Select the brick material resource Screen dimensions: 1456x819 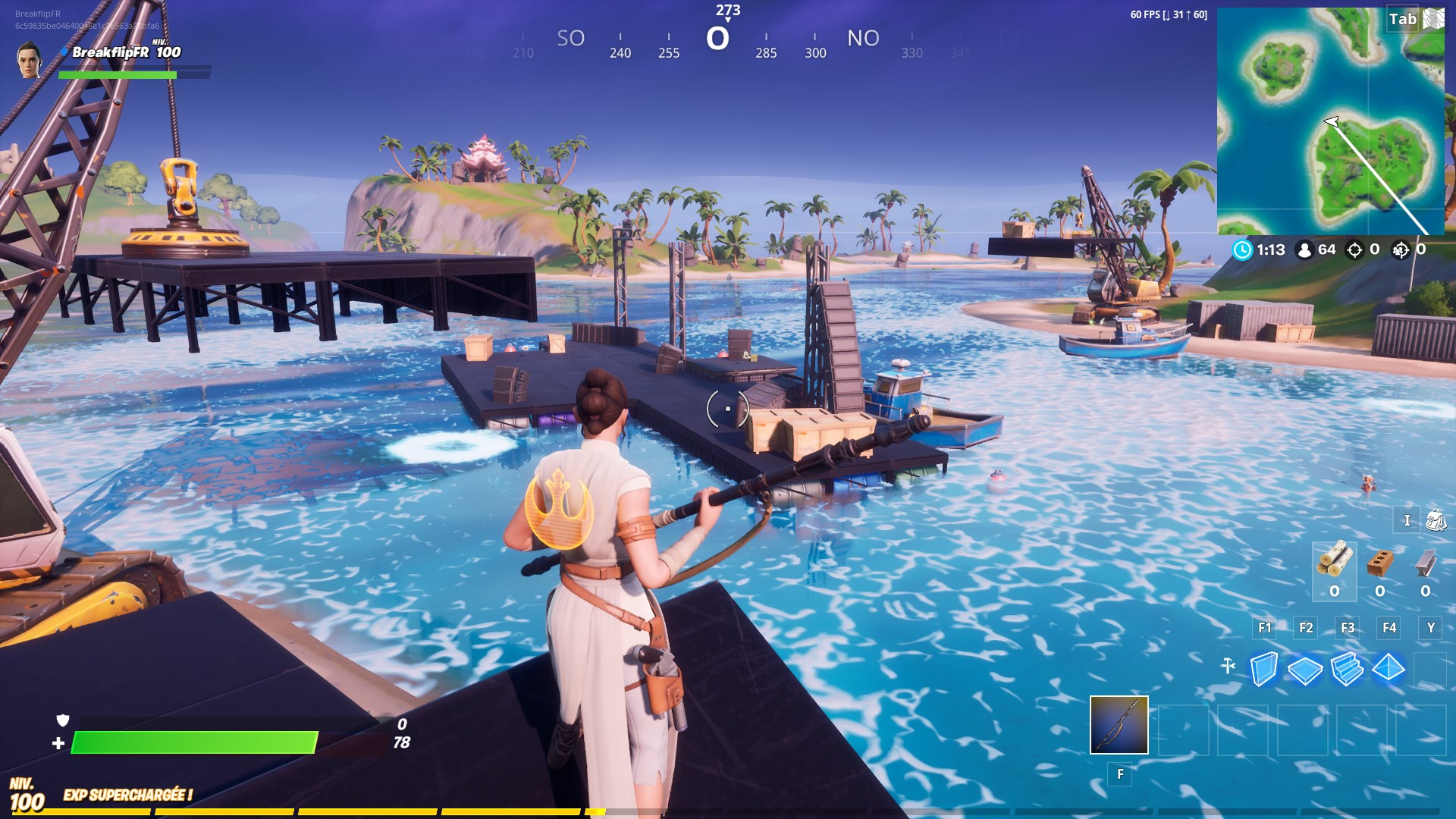click(x=1380, y=562)
